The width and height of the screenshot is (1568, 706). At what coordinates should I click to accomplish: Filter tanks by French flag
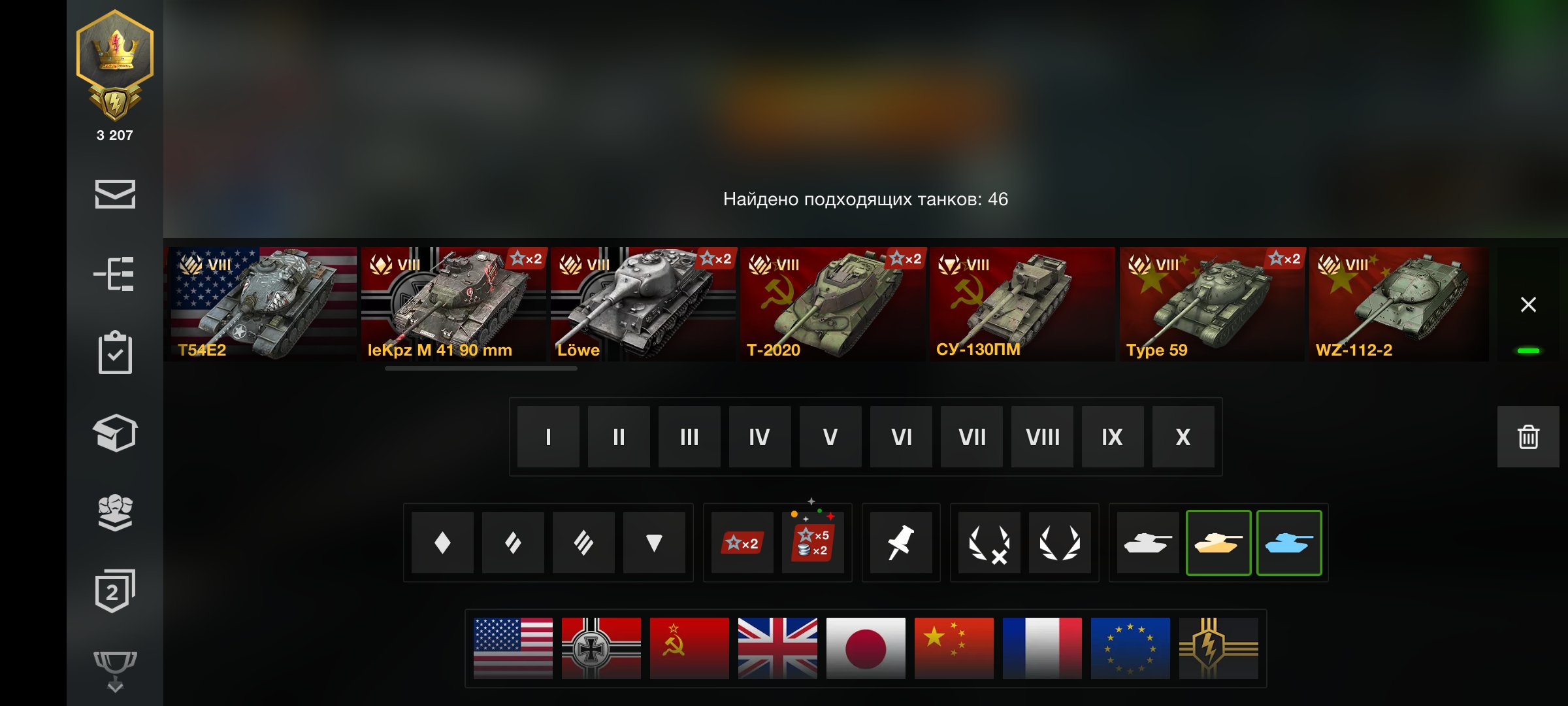(x=1042, y=648)
